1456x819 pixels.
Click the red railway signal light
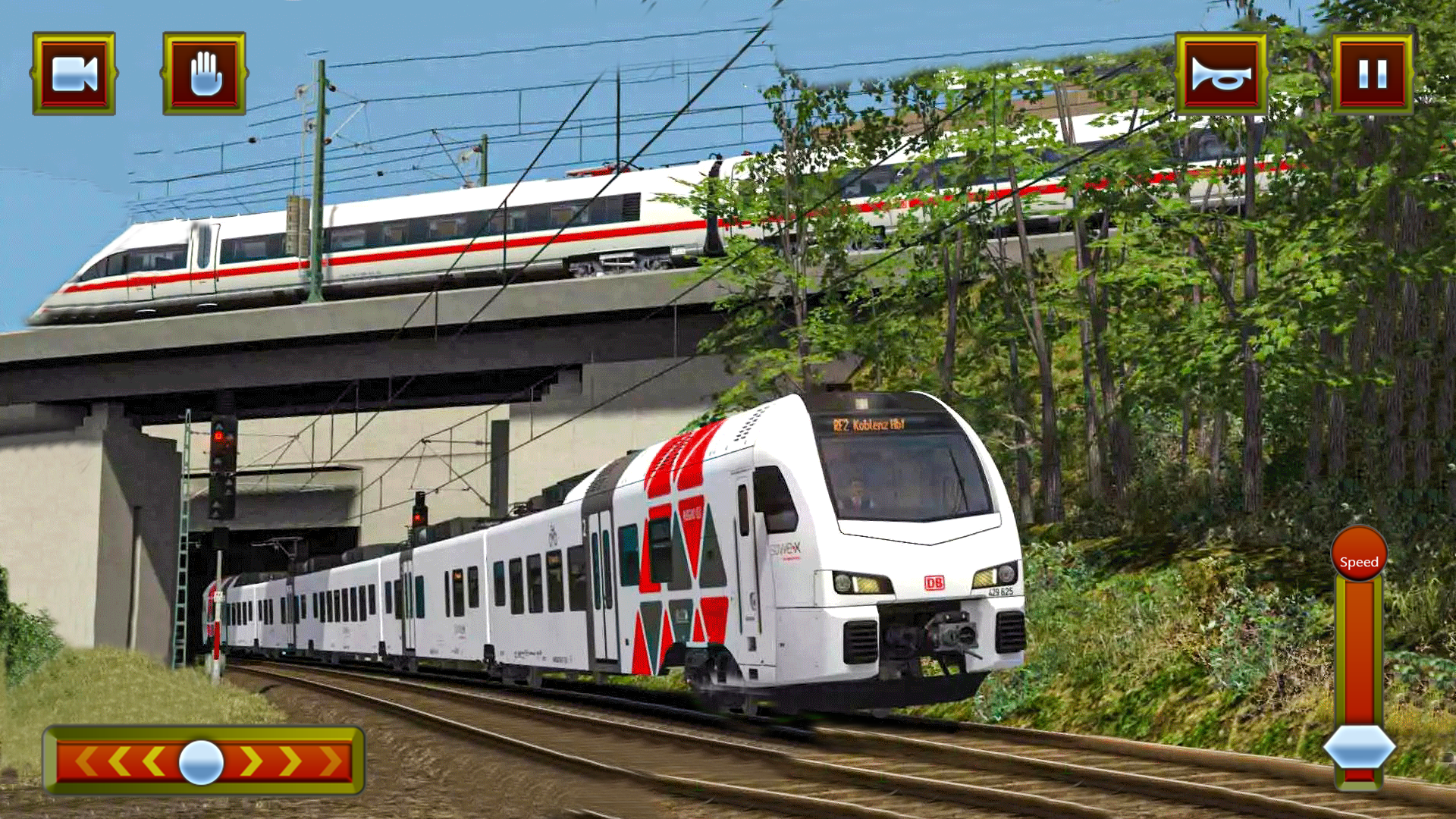[x=220, y=435]
